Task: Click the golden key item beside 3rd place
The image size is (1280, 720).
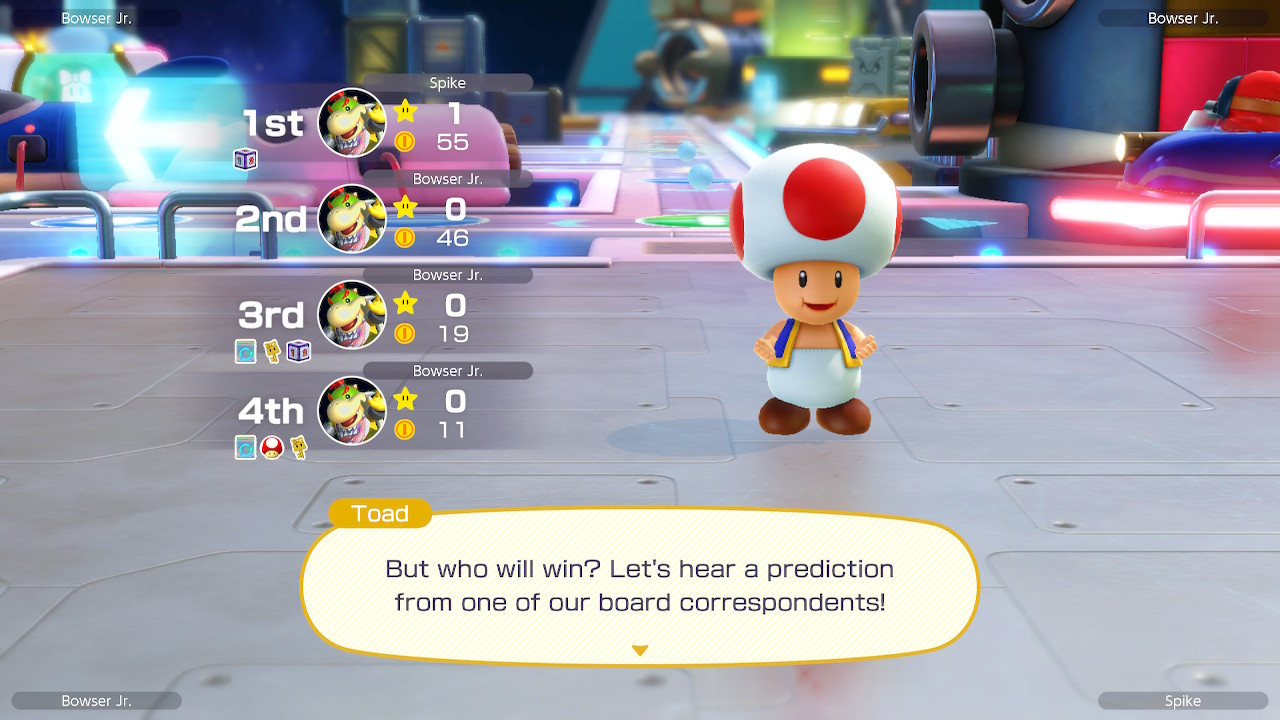Action: (x=272, y=351)
